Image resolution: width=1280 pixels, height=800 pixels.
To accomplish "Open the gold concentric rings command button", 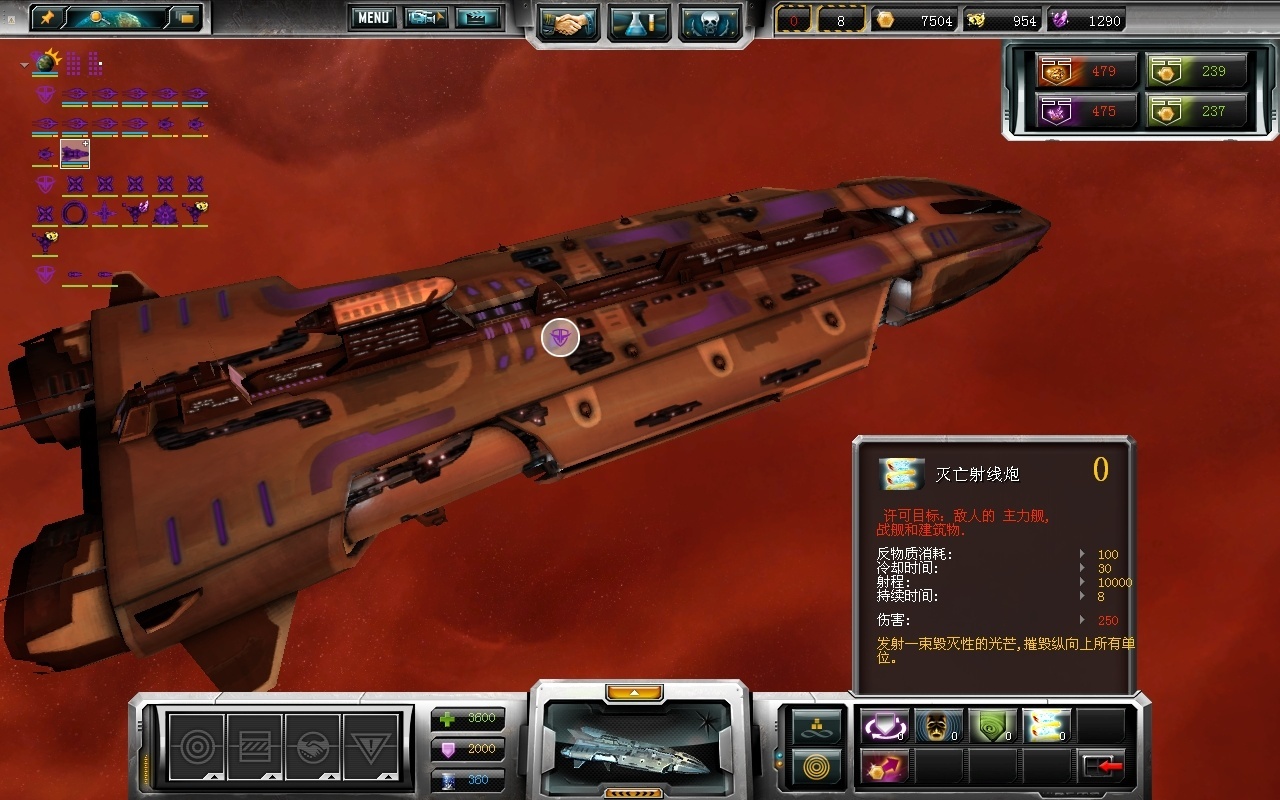I will click(x=817, y=767).
